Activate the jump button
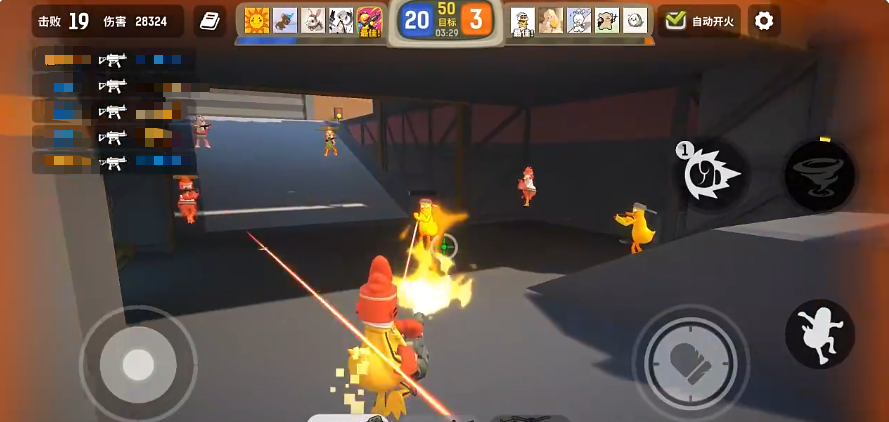The image size is (889, 422). coord(819,334)
